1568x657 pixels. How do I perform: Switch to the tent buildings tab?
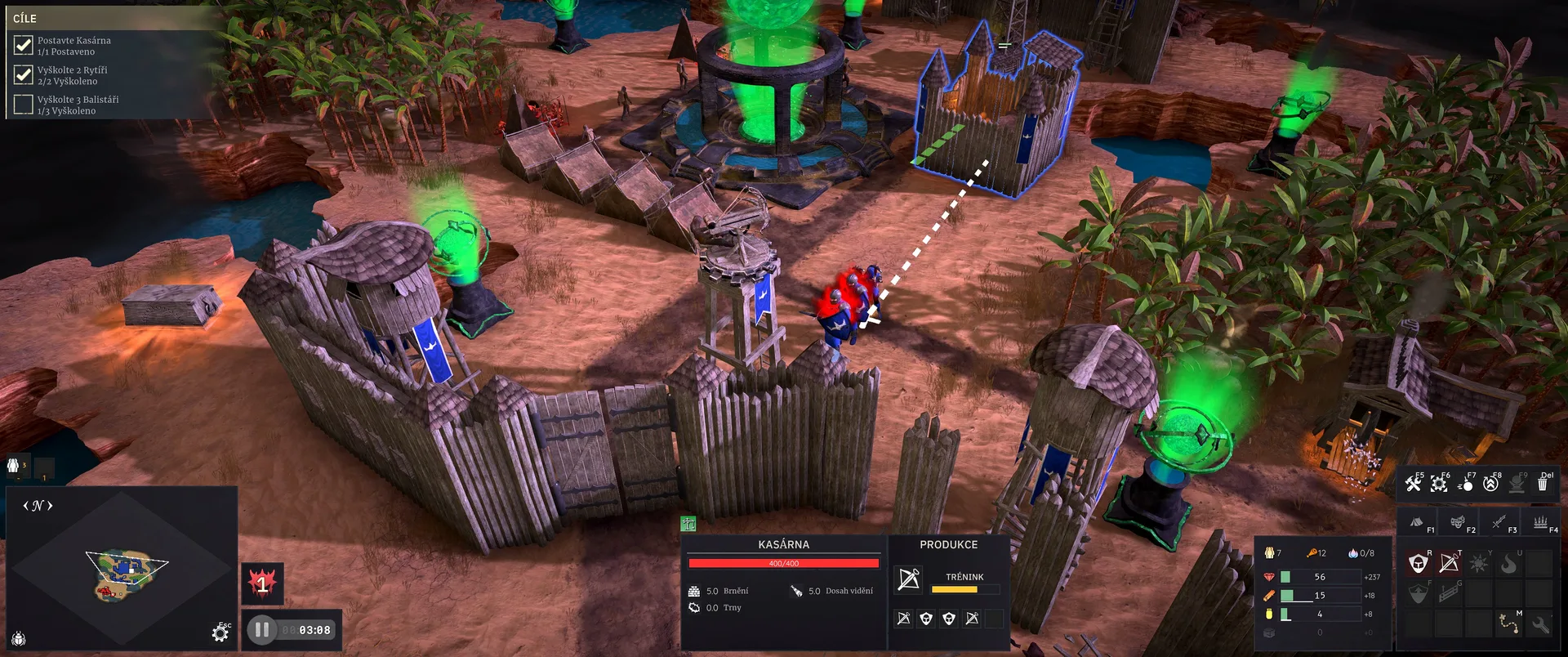[x=1417, y=522]
